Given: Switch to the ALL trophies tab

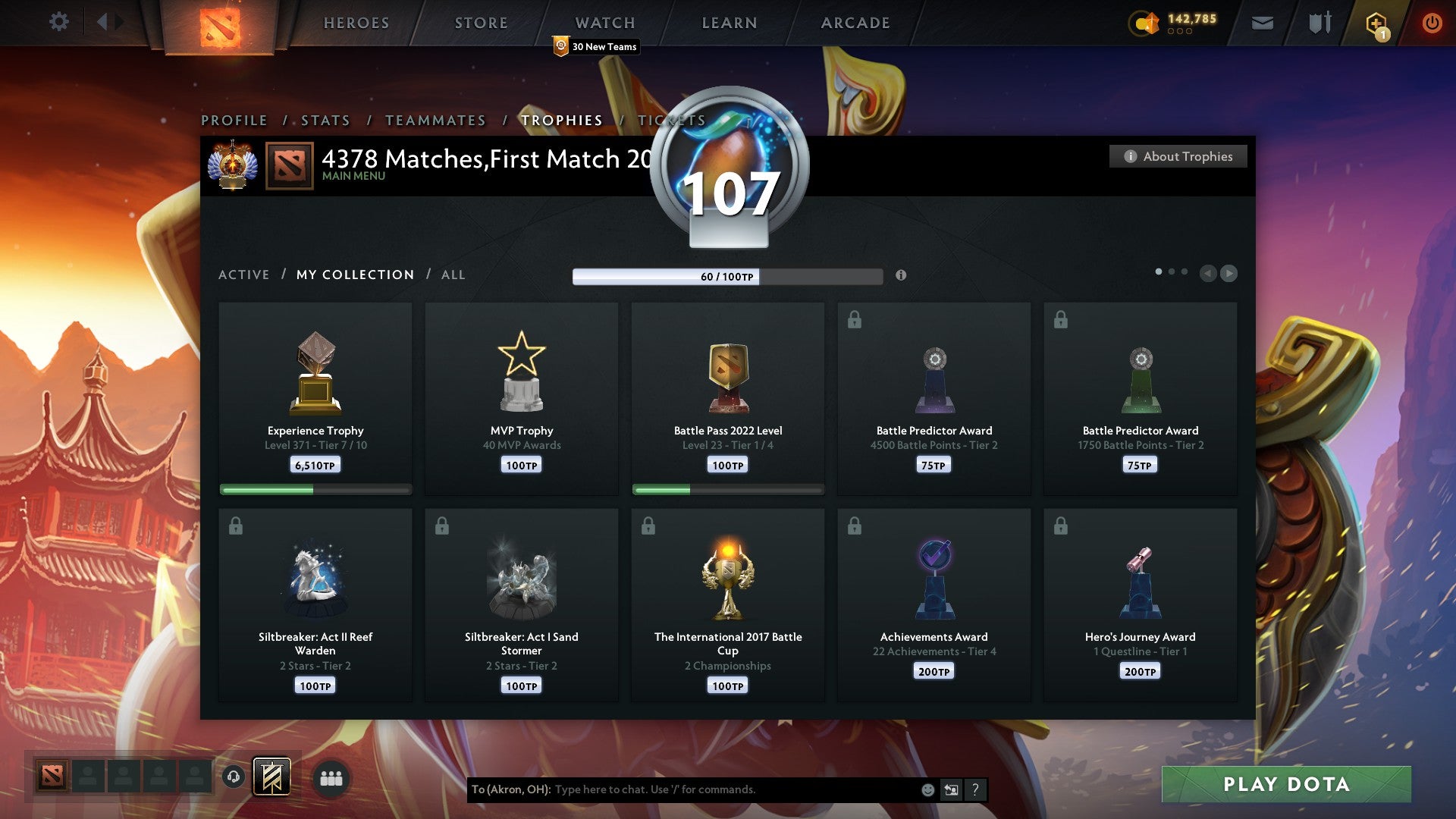Looking at the screenshot, I should [453, 275].
